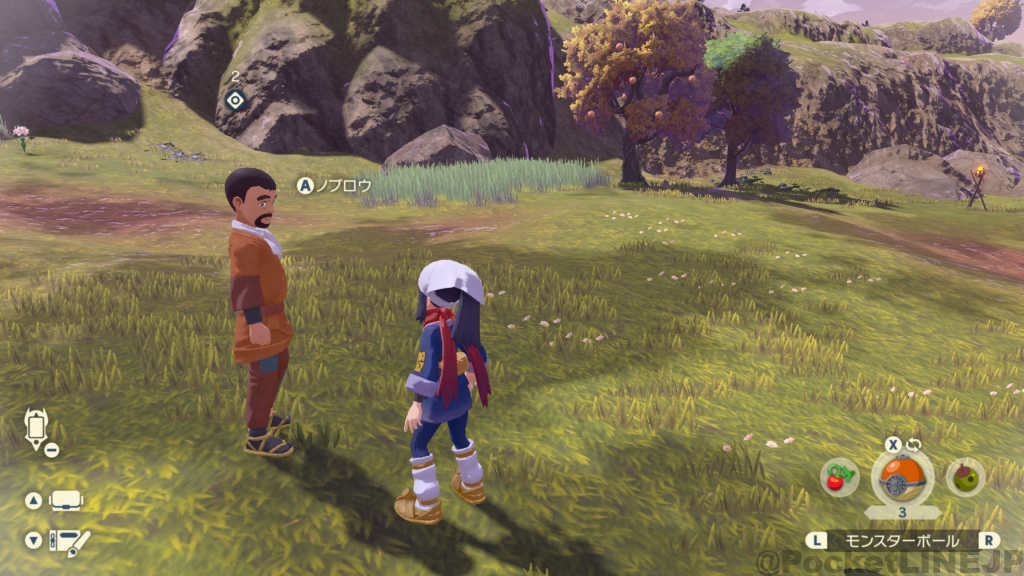Open the satchel bag icon

[66, 501]
